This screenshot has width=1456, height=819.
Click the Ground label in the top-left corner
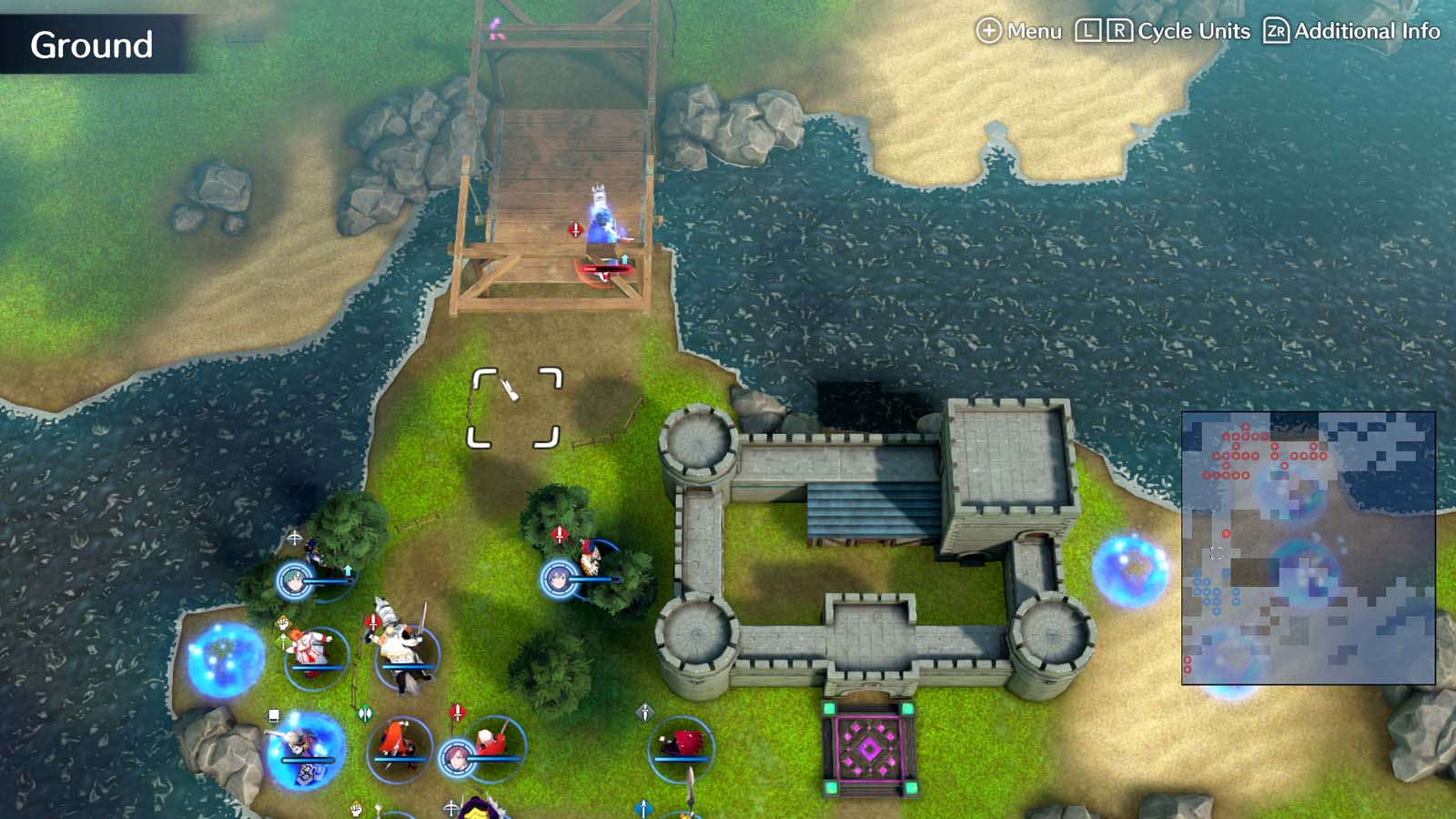91,44
